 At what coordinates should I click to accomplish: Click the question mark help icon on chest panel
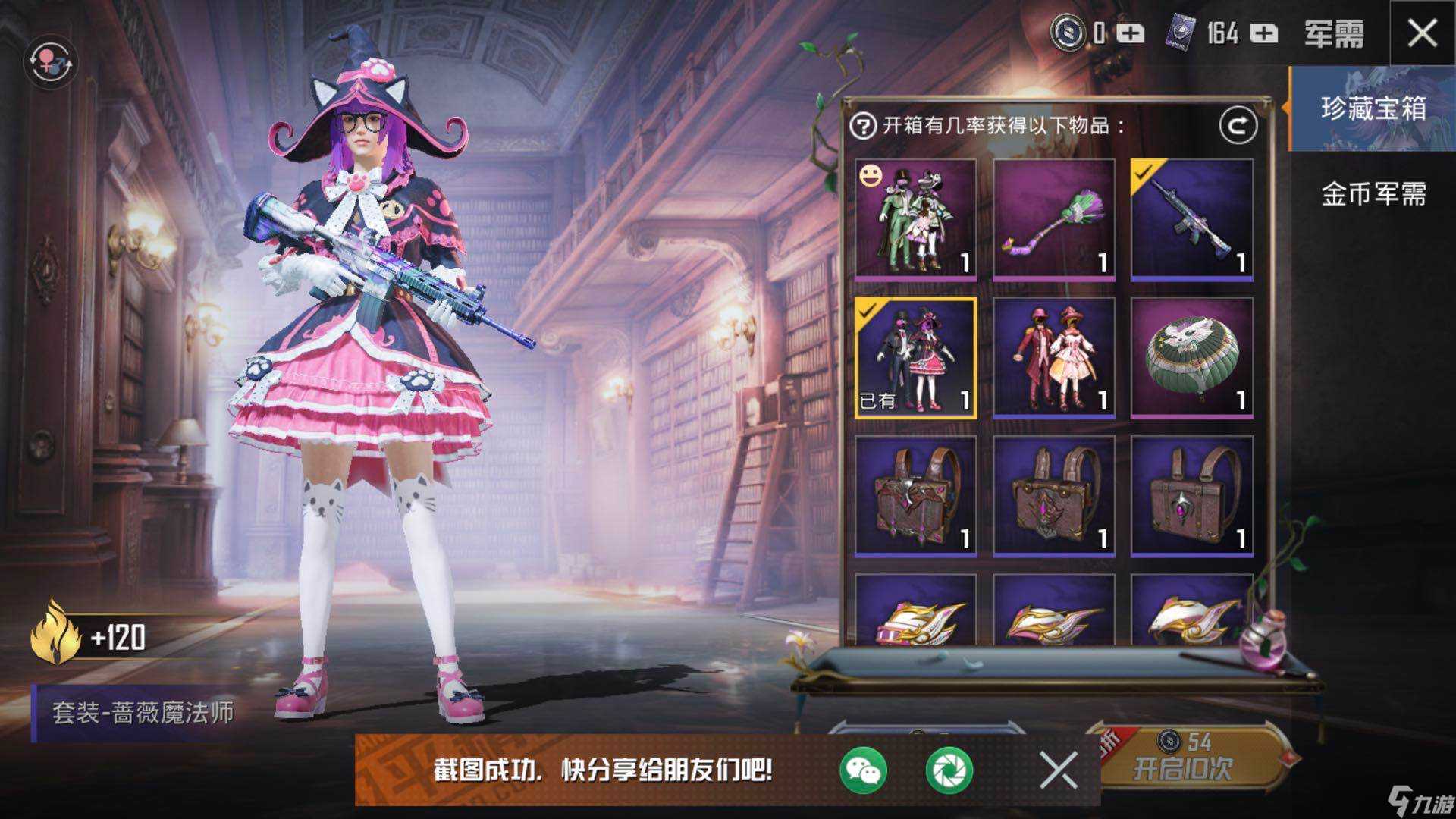point(864,127)
